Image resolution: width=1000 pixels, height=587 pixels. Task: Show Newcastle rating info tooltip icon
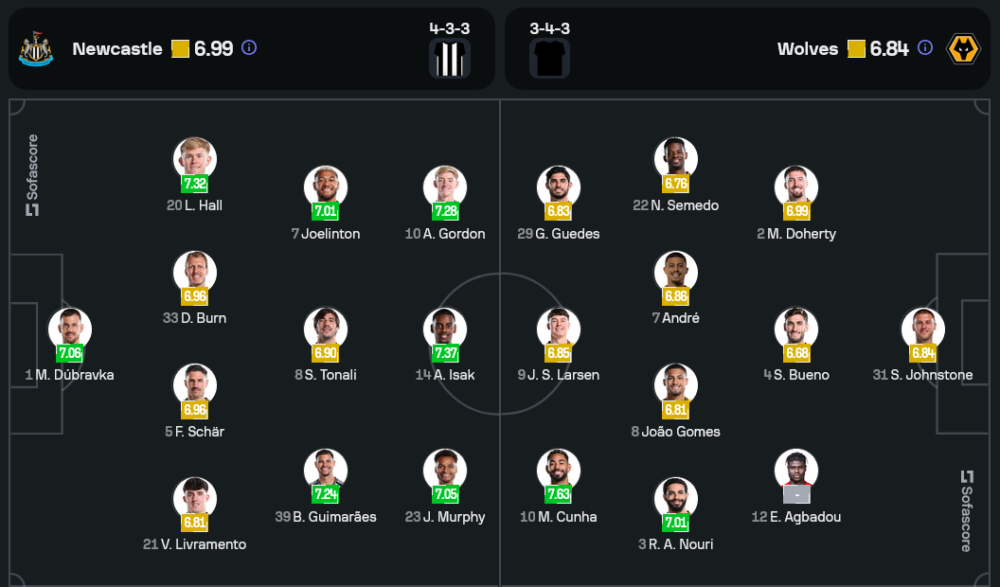point(250,48)
